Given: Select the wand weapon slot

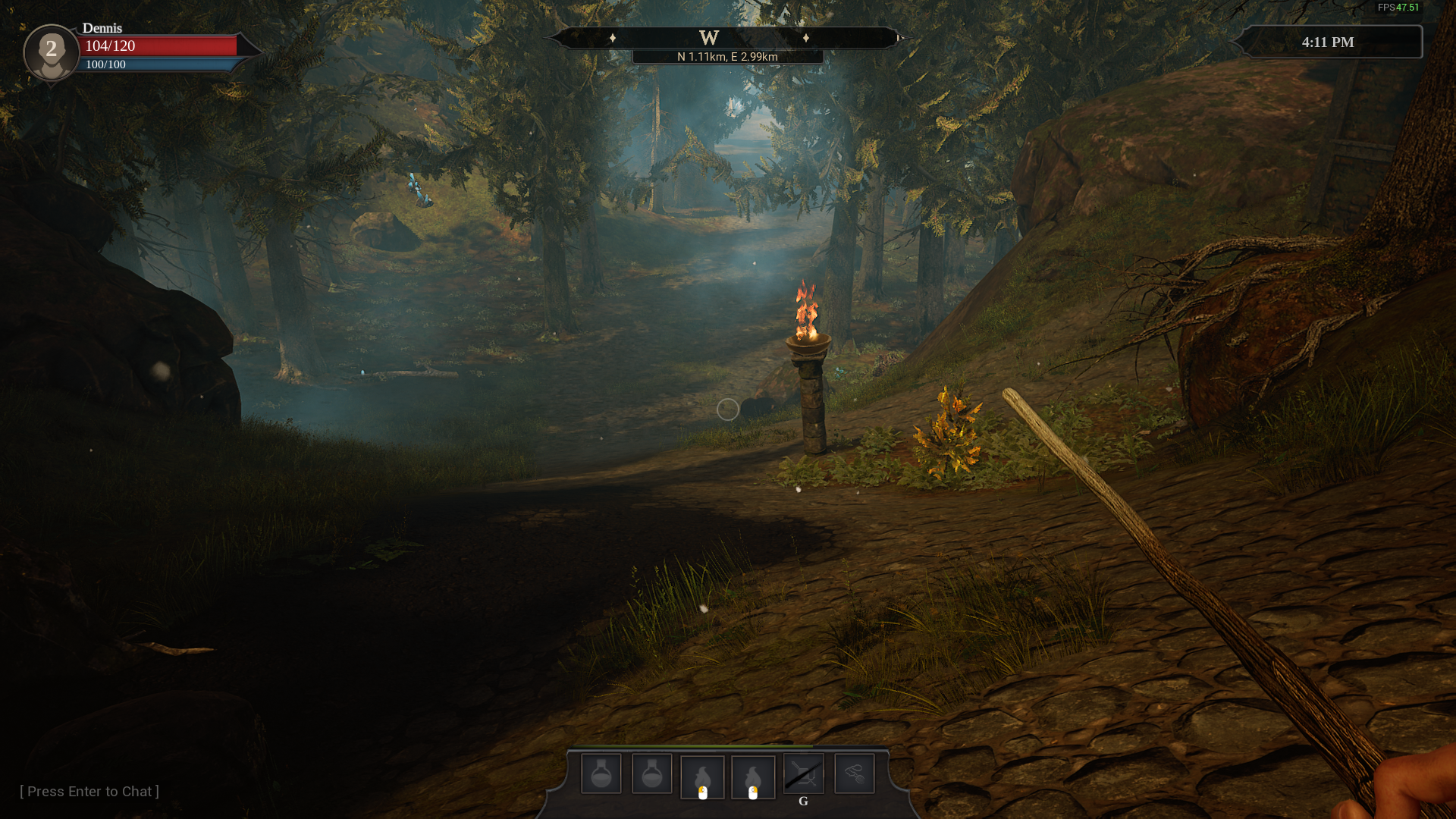Looking at the screenshot, I should tap(803, 774).
